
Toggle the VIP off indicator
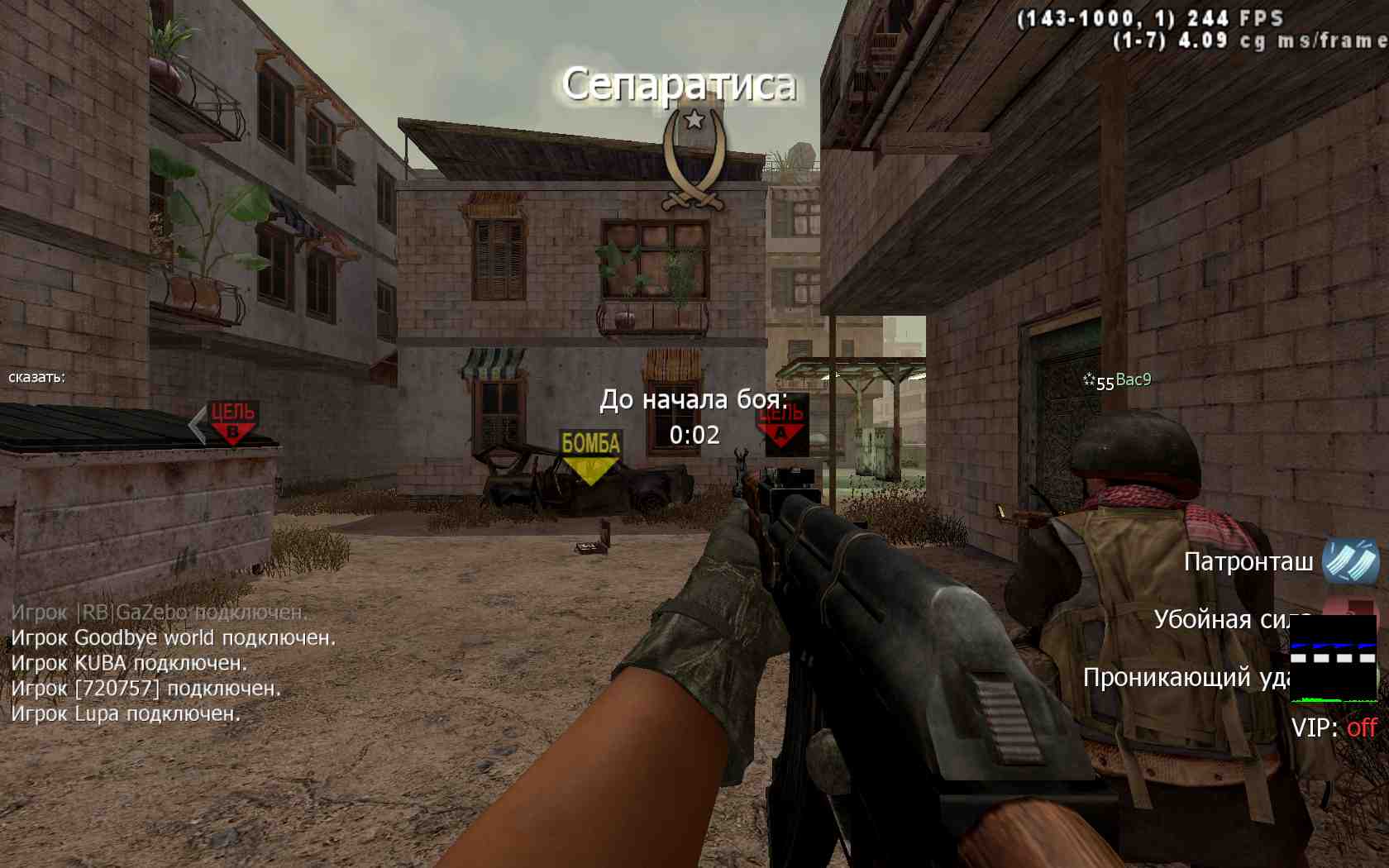pyautogui.click(x=1334, y=728)
